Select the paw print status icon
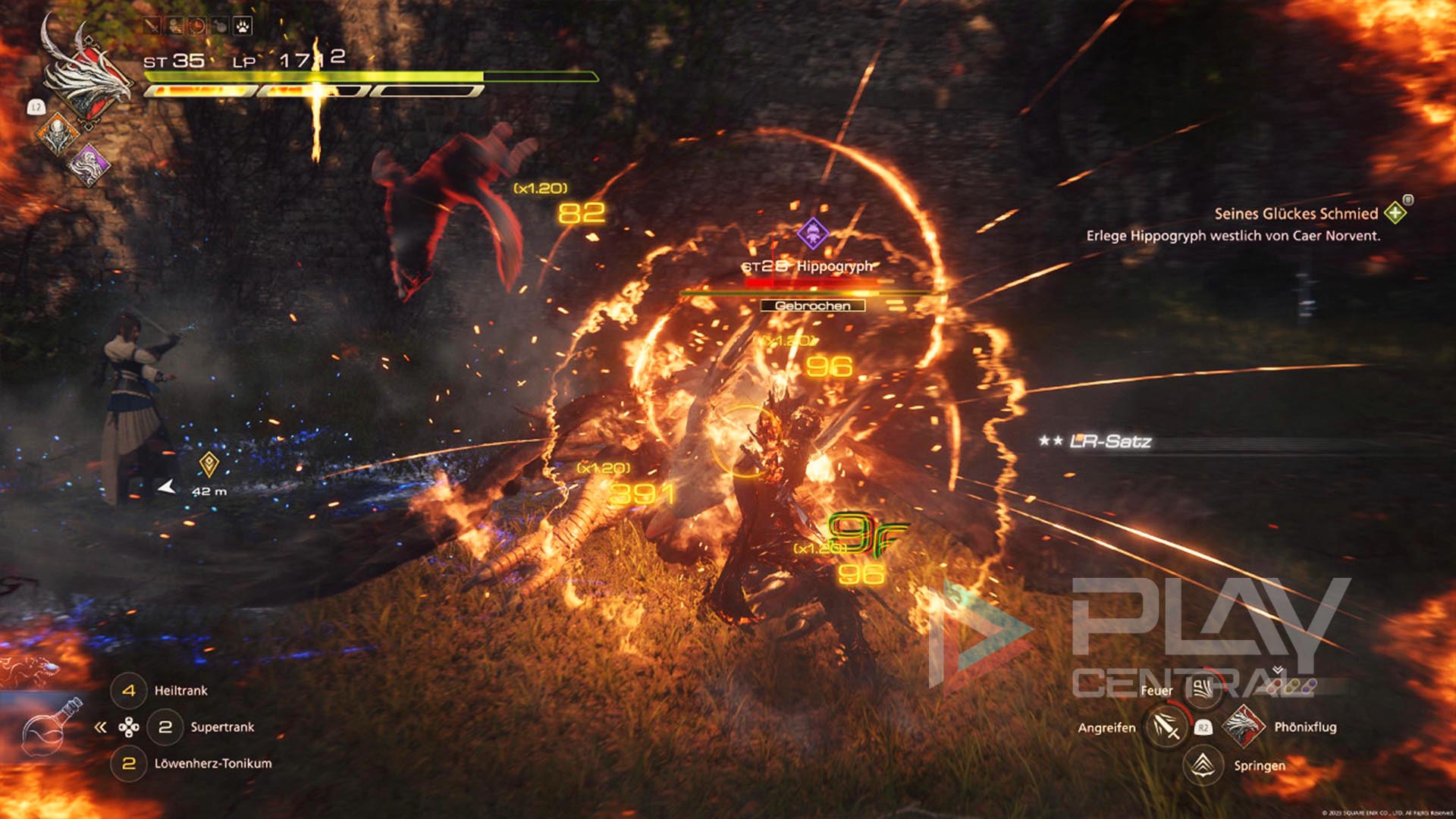 [x=242, y=27]
